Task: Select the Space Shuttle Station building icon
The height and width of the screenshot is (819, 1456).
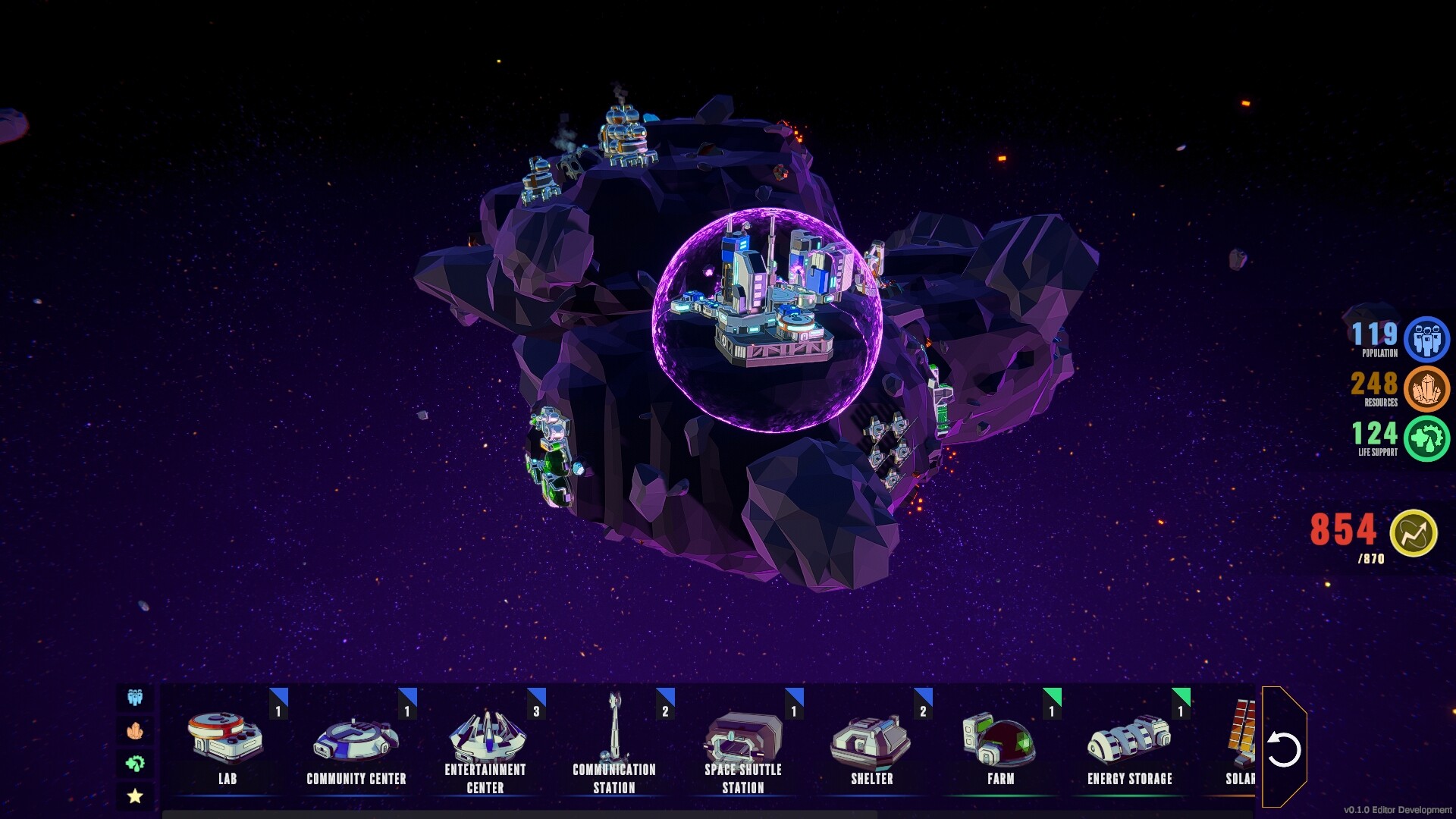Action: tap(742, 736)
